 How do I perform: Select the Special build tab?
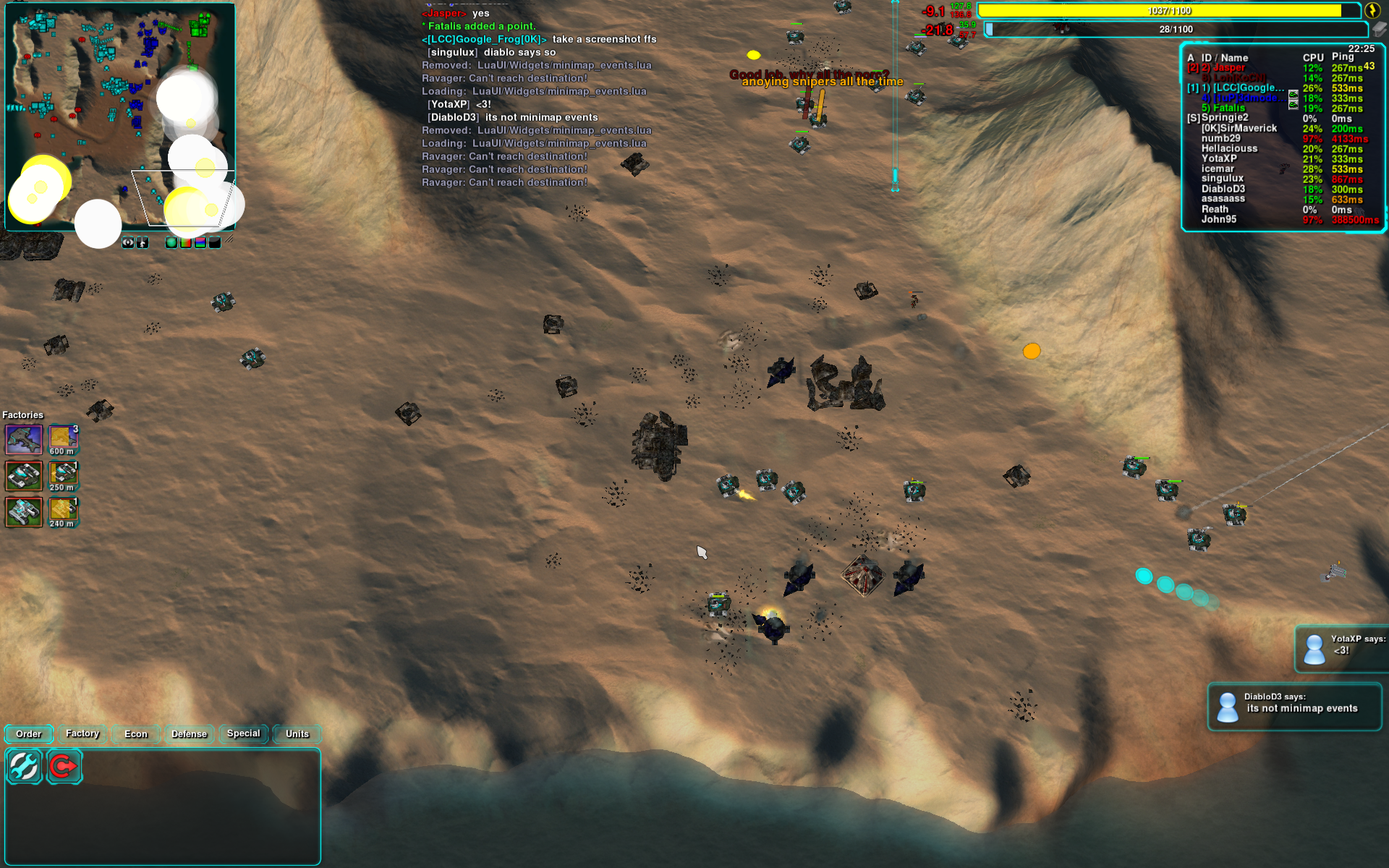coord(244,734)
